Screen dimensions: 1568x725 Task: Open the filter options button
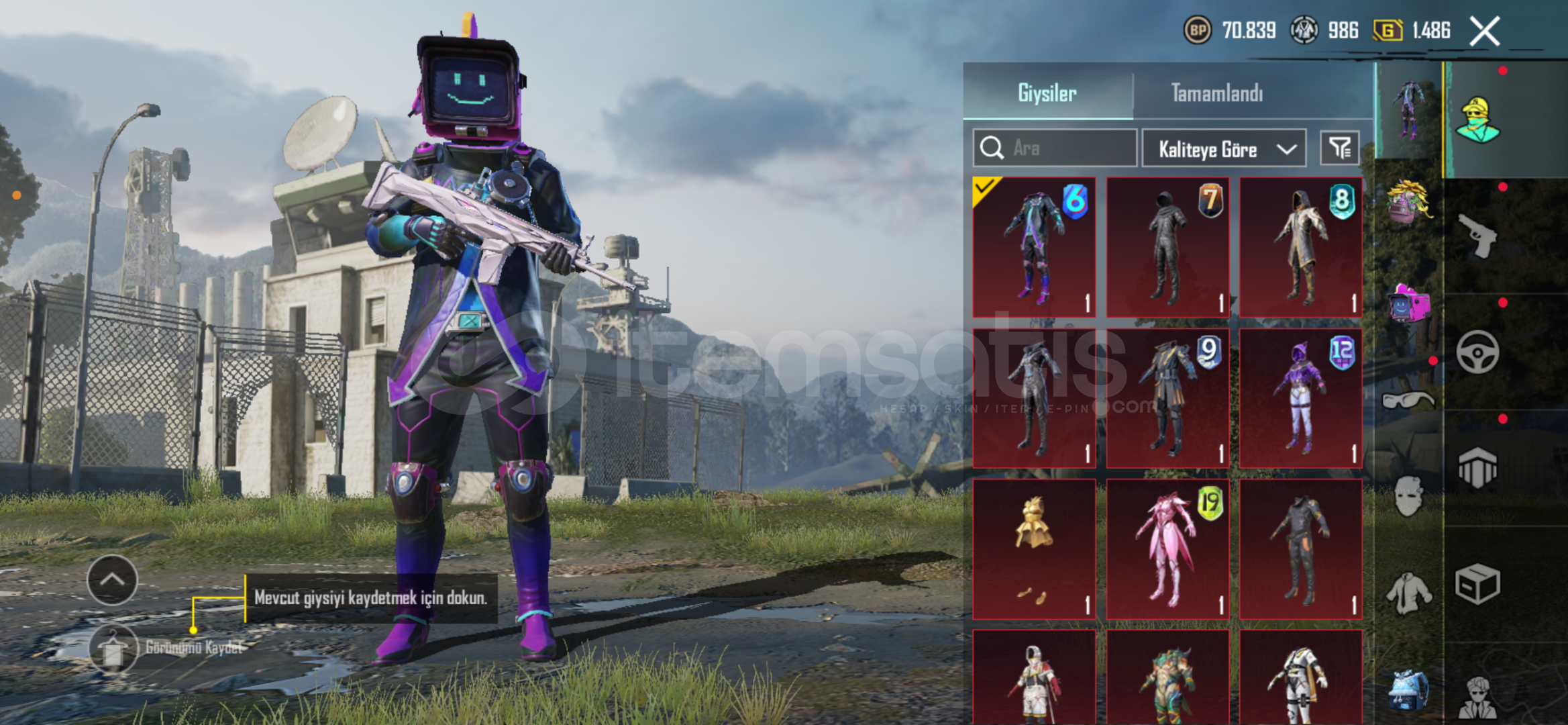[1339, 148]
